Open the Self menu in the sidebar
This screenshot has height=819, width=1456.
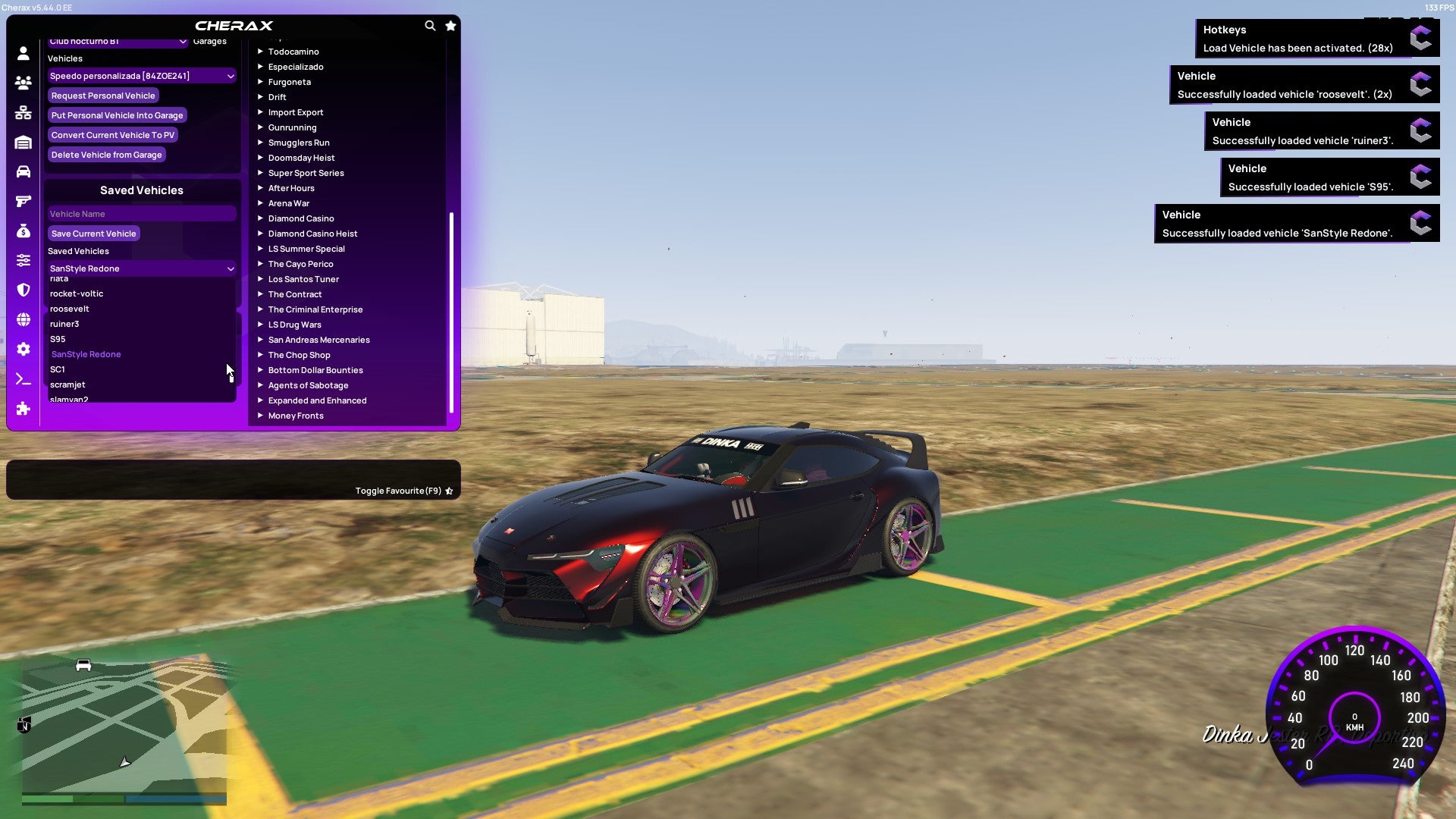pyautogui.click(x=23, y=53)
